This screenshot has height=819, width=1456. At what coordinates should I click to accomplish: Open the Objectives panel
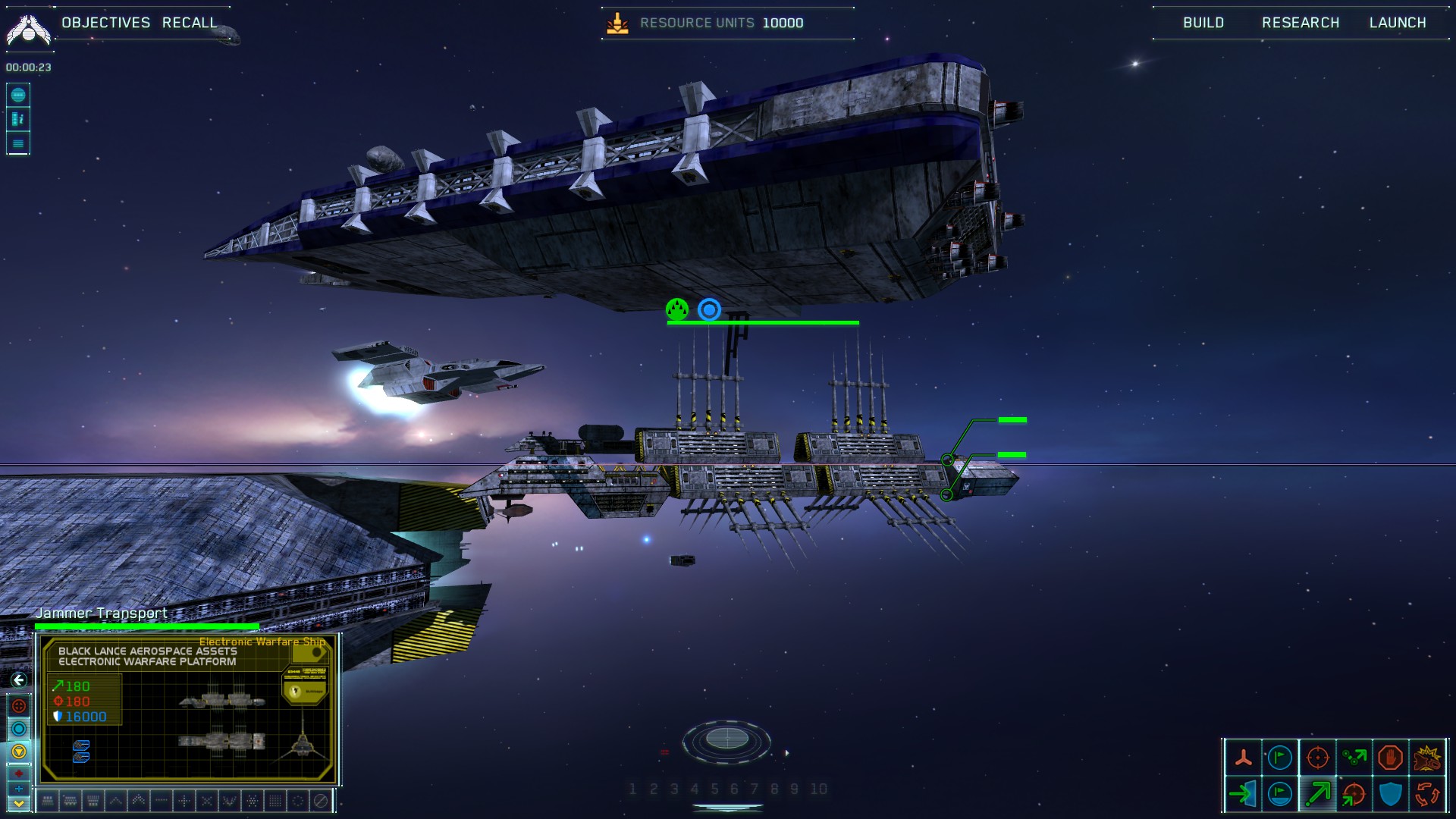tap(105, 23)
